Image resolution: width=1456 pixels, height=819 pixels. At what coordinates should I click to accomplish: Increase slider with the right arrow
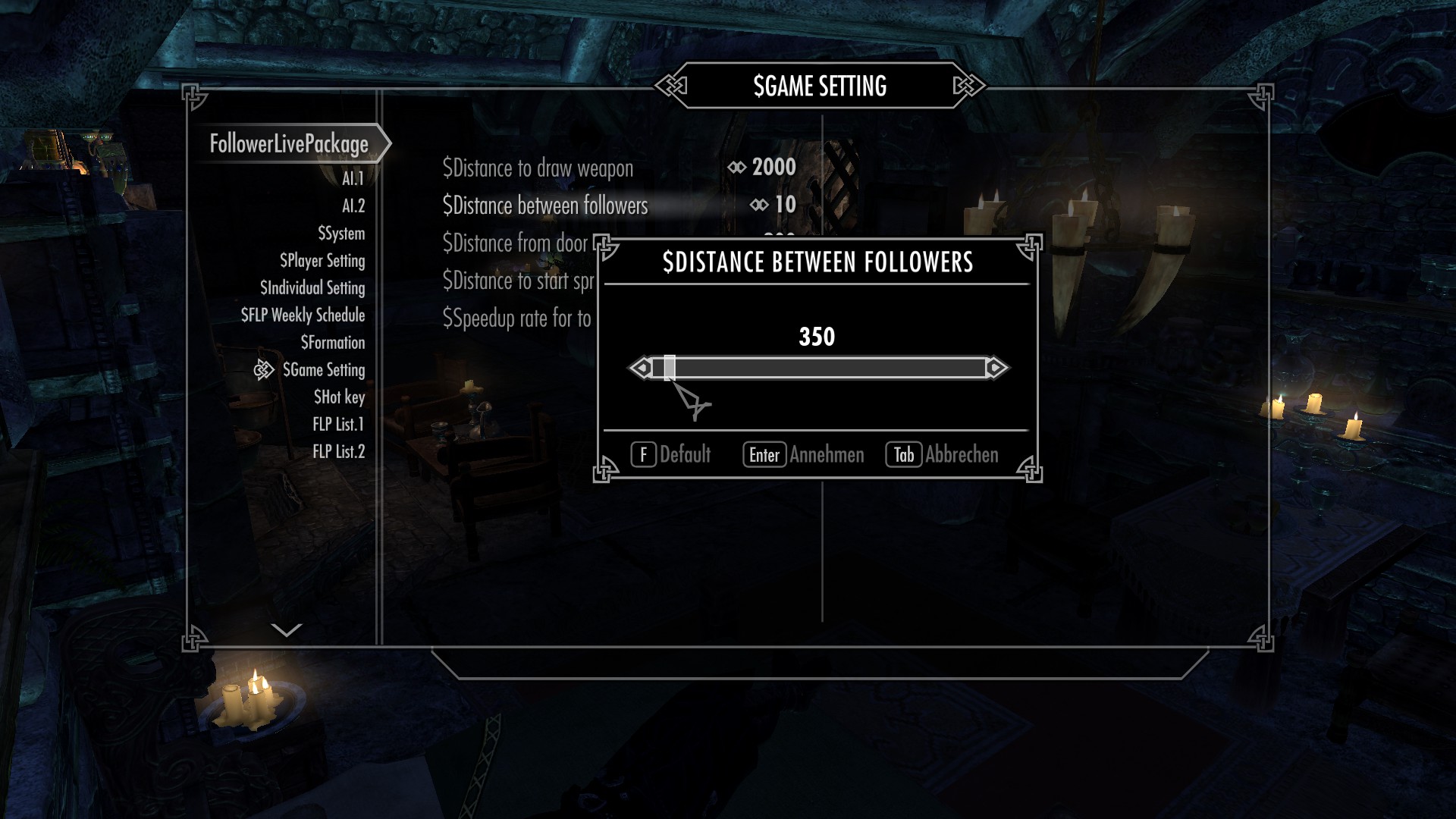pos(996,369)
